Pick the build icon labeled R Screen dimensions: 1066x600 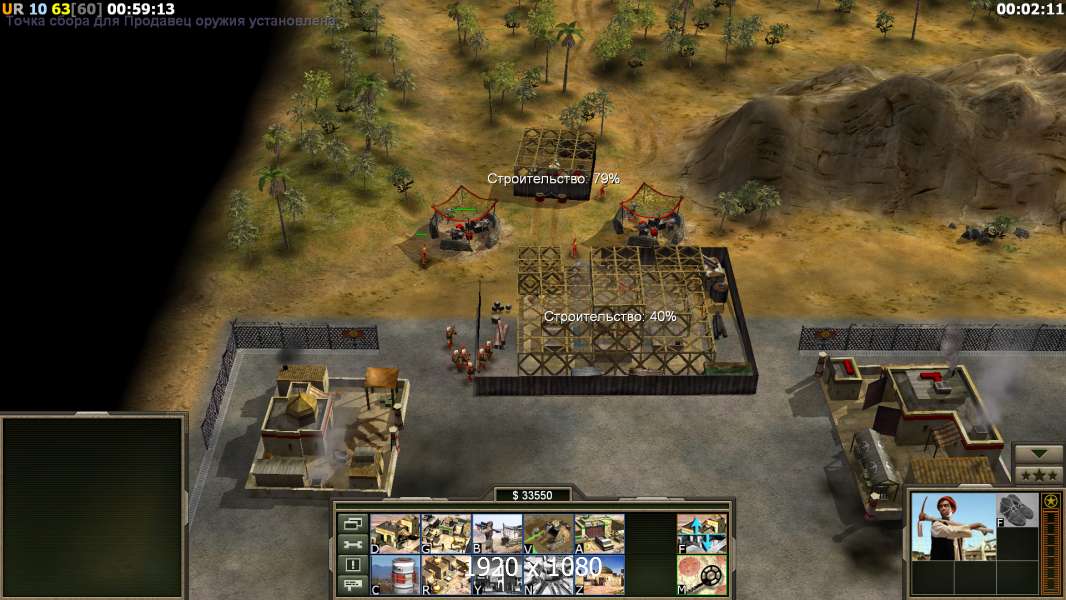pyautogui.click(x=446, y=575)
